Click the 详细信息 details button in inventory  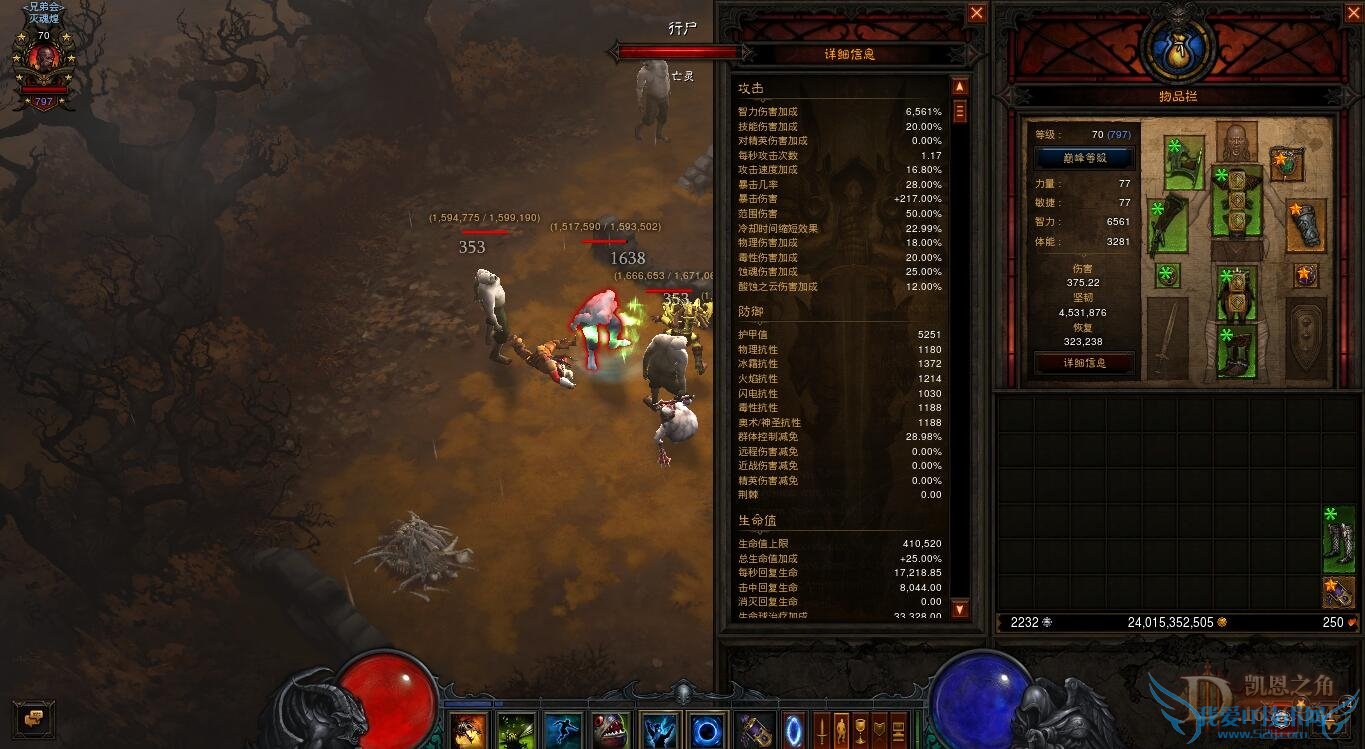pos(1084,363)
